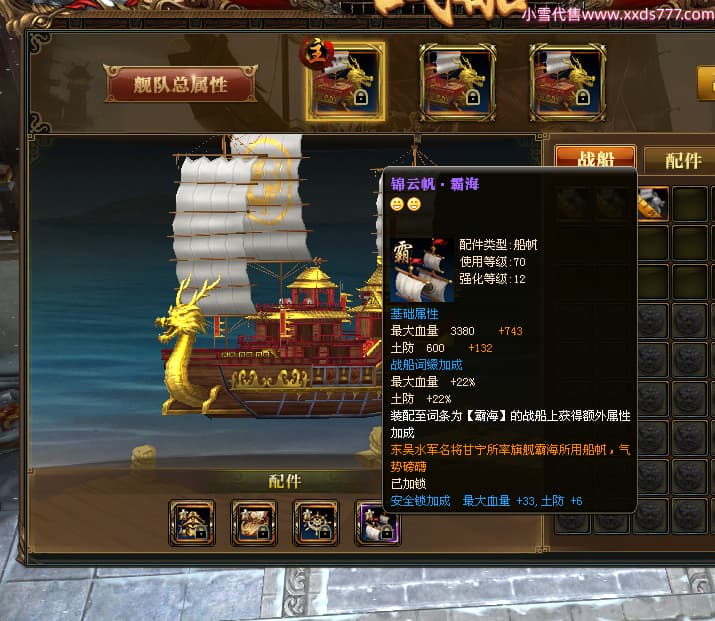Select the main flagship slot marked 主
Image resolution: width=715 pixels, height=621 pixels.
(345, 82)
